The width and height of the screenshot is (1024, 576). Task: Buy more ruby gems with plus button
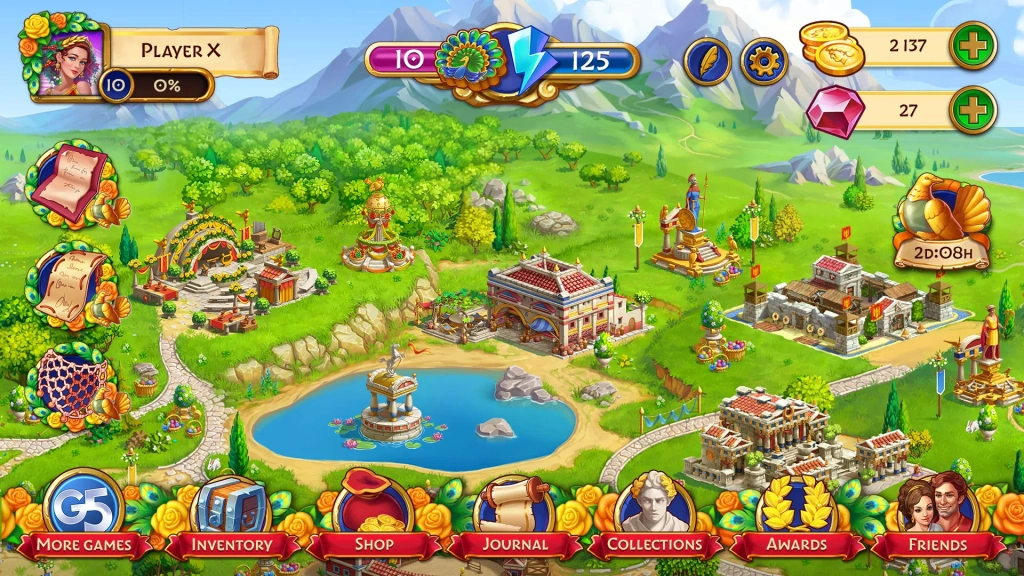click(x=972, y=110)
